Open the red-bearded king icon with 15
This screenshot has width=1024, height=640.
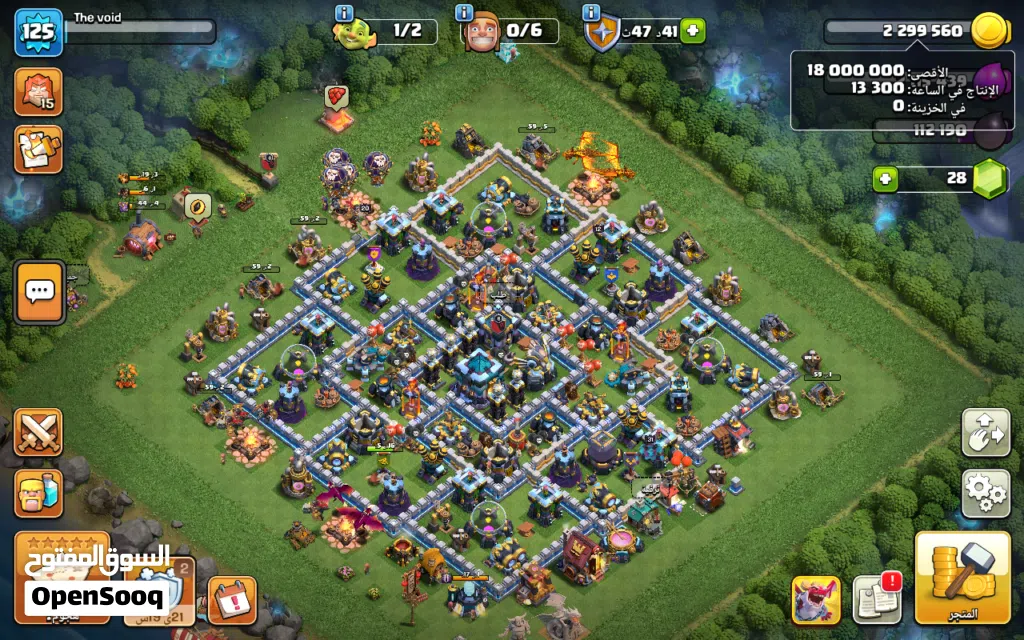pos(38,92)
